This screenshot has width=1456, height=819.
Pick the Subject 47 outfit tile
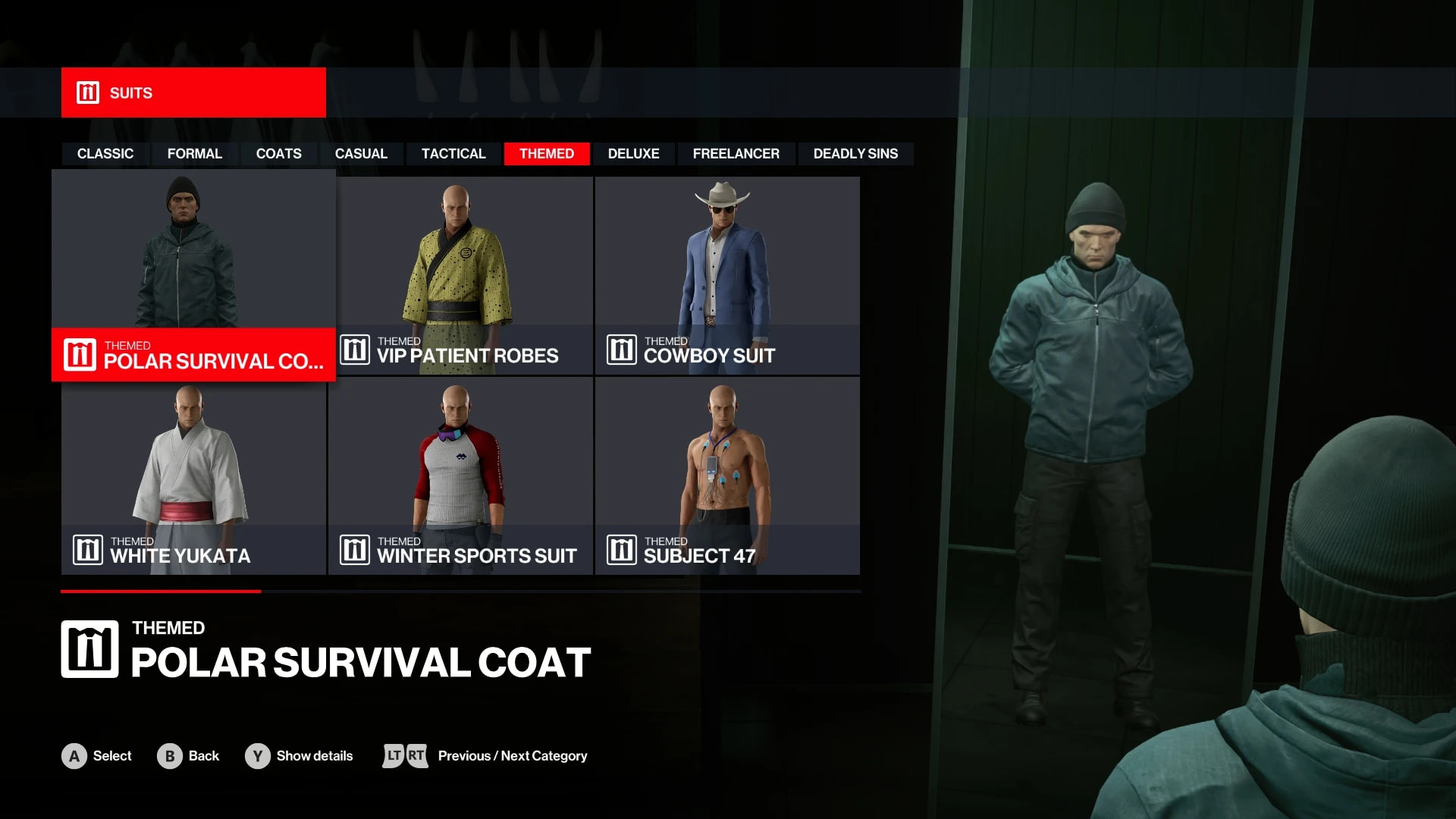click(727, 475)
